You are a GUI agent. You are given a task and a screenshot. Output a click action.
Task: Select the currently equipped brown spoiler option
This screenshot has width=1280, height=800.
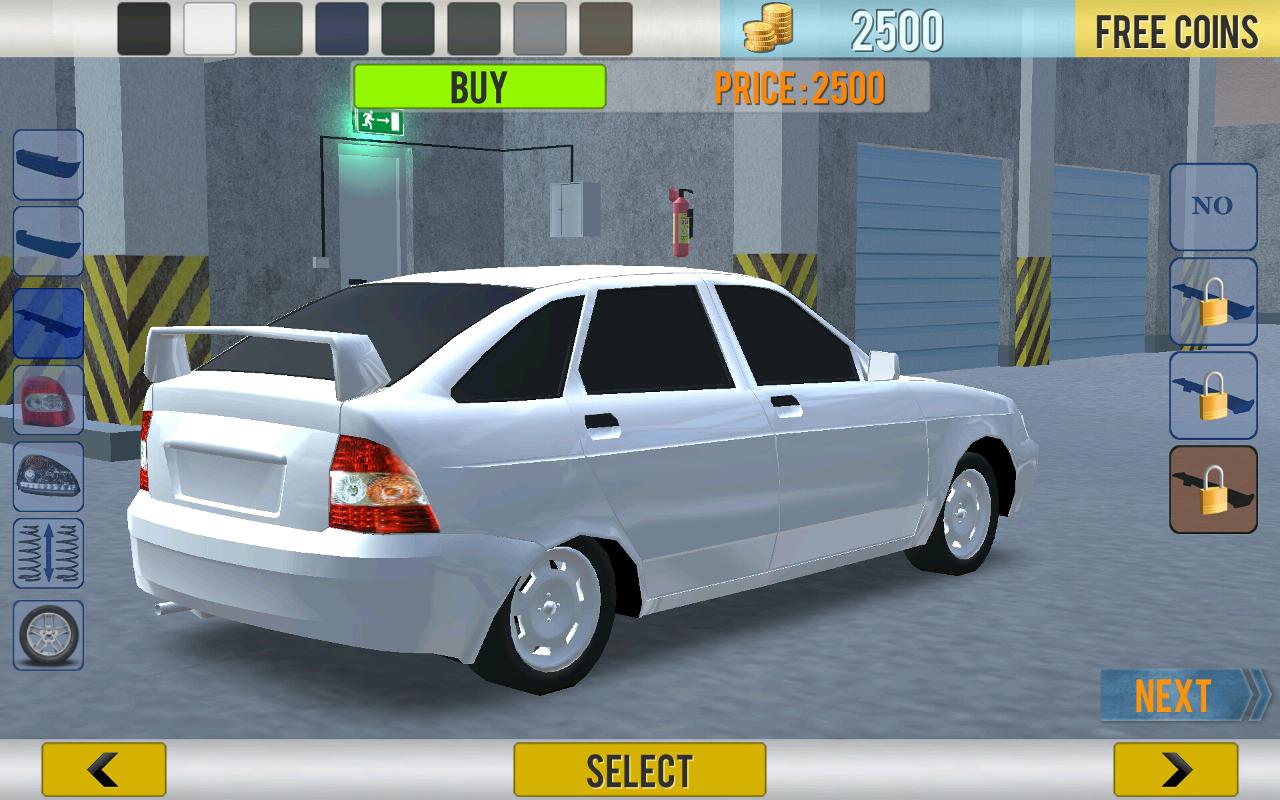click(1212, 490)
